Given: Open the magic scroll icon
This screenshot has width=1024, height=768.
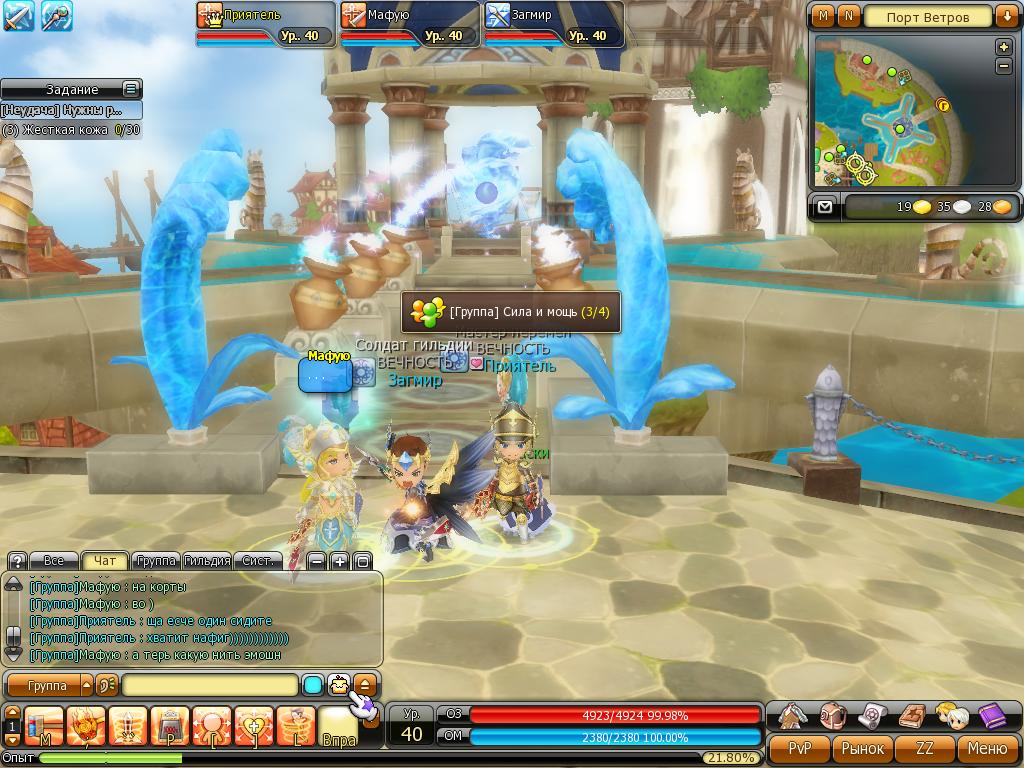Looking at the screenshot, I should coord(872,716).
